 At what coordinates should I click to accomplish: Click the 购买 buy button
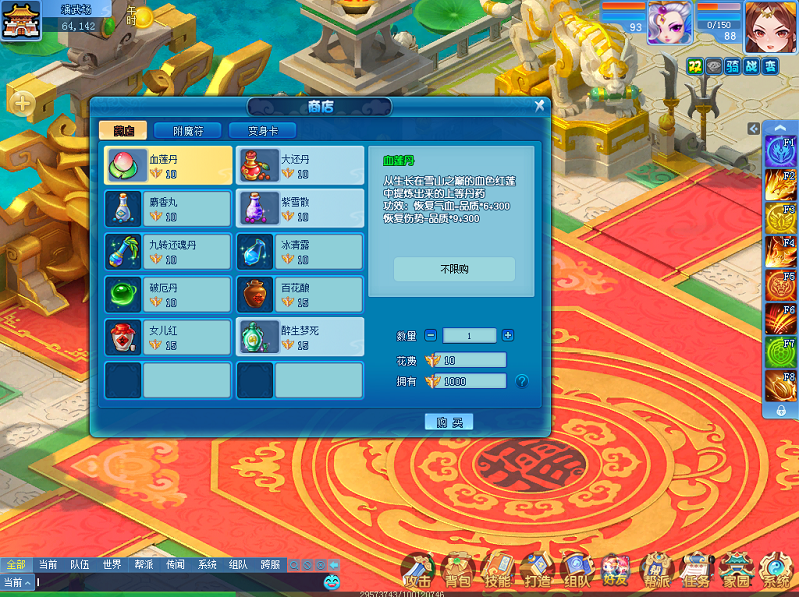coord(448,422)
